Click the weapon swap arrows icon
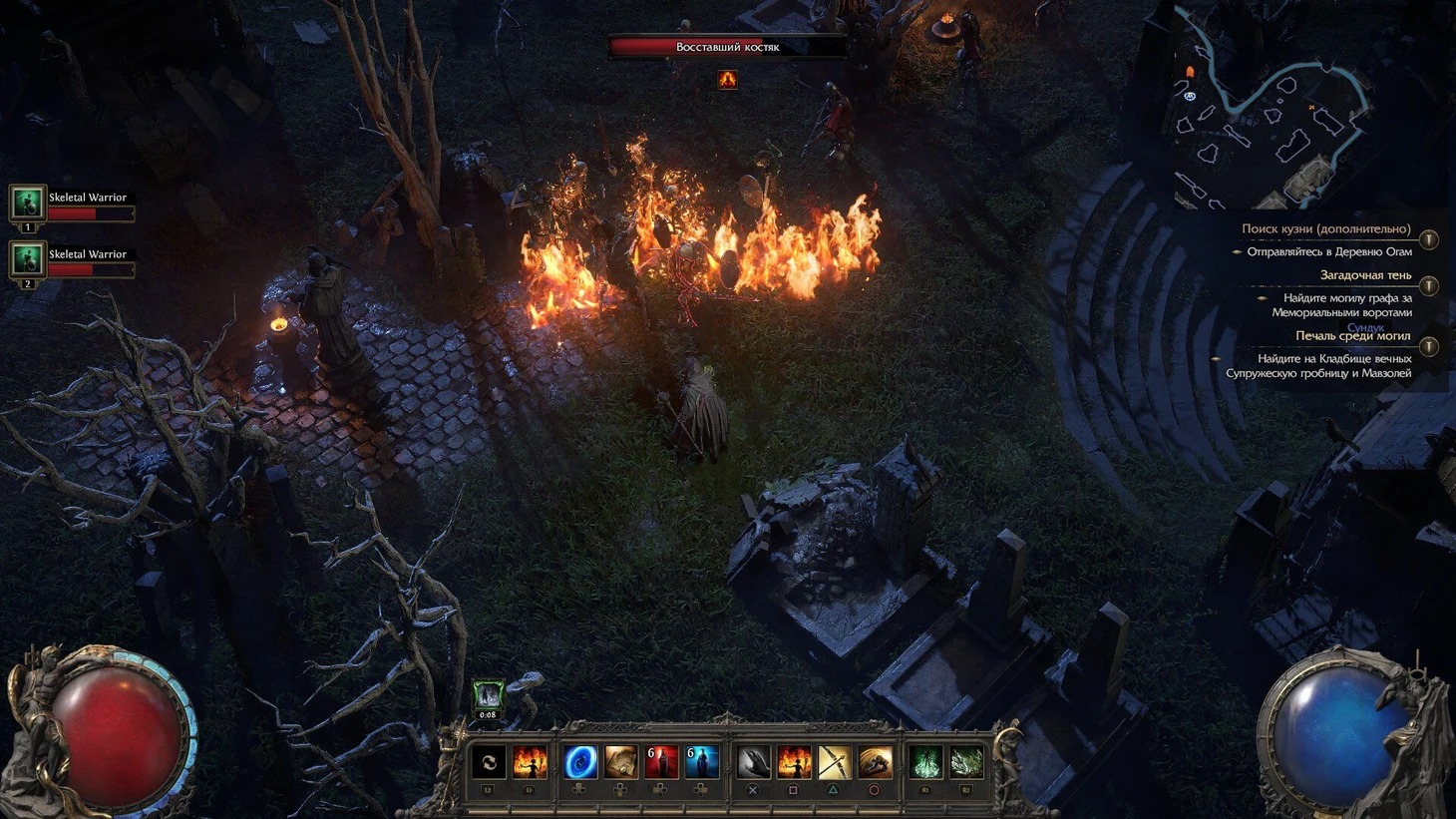 [x=489, y=763]
